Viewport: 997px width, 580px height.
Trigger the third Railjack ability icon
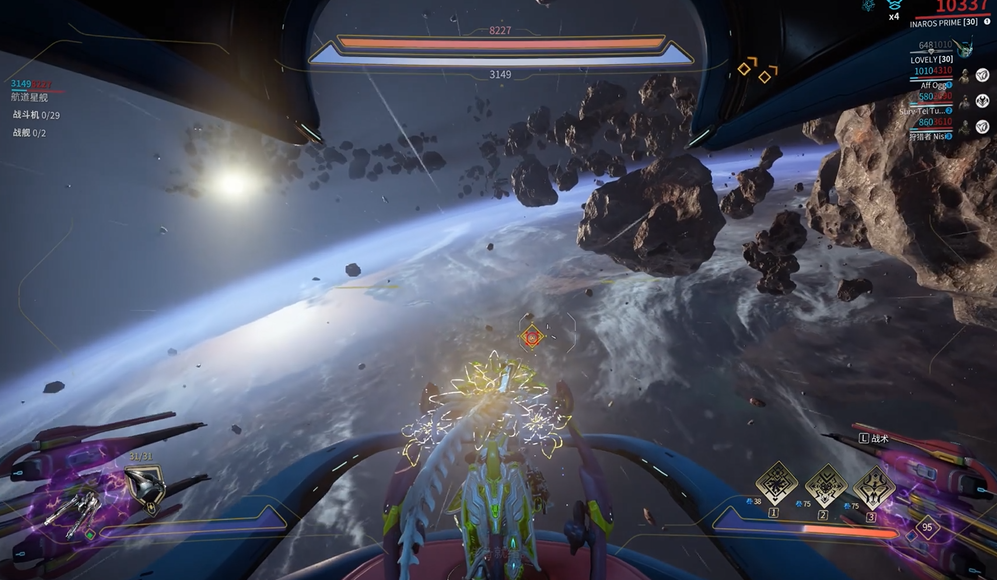874,484
